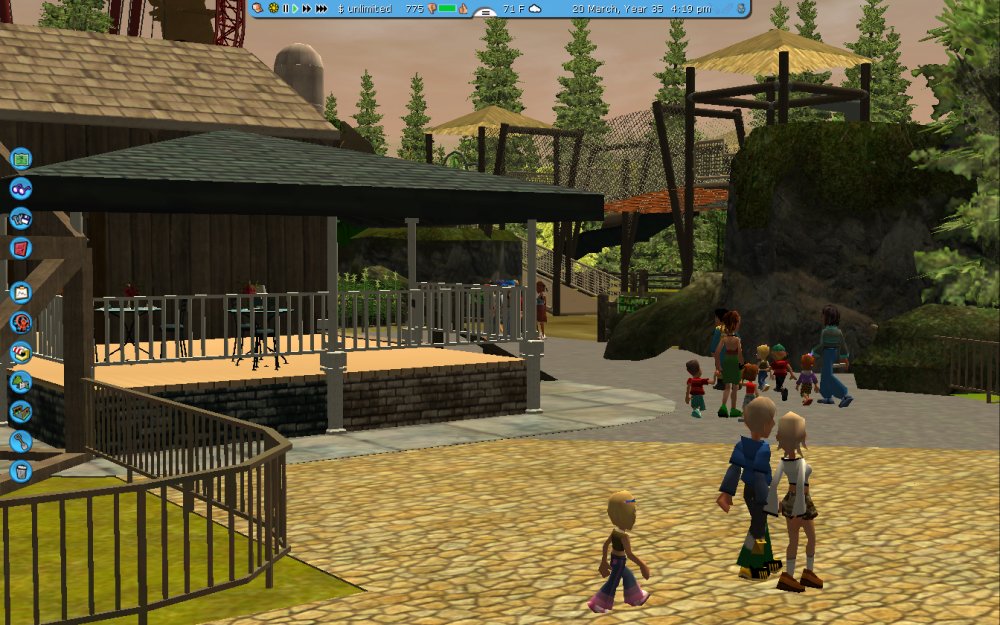This screenshot has height=625, width=1000.
Task: Open the view options glasses icon
Action: (x=21, y=188)
